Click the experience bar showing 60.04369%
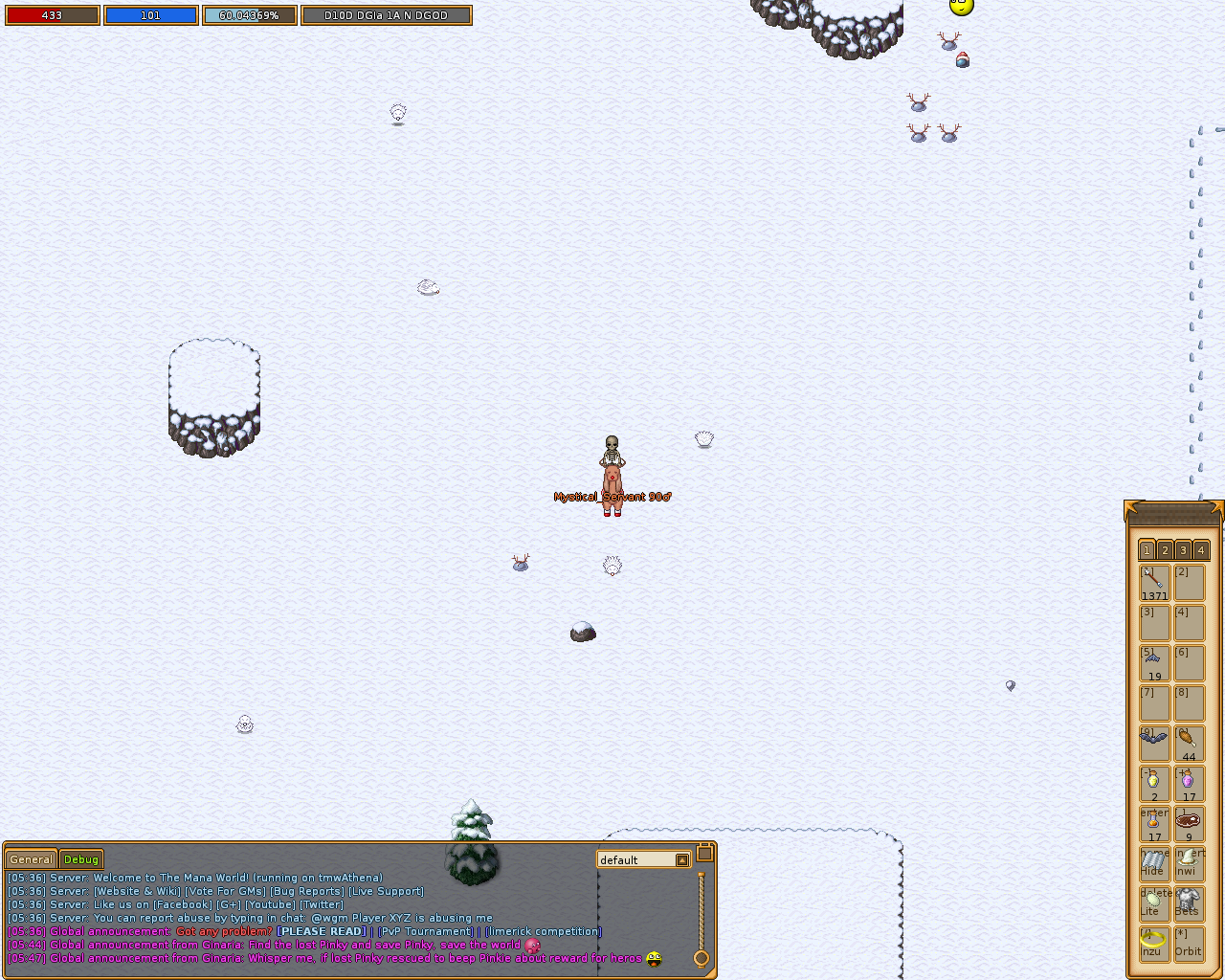The image size is (1225, 980). (250, 15)
